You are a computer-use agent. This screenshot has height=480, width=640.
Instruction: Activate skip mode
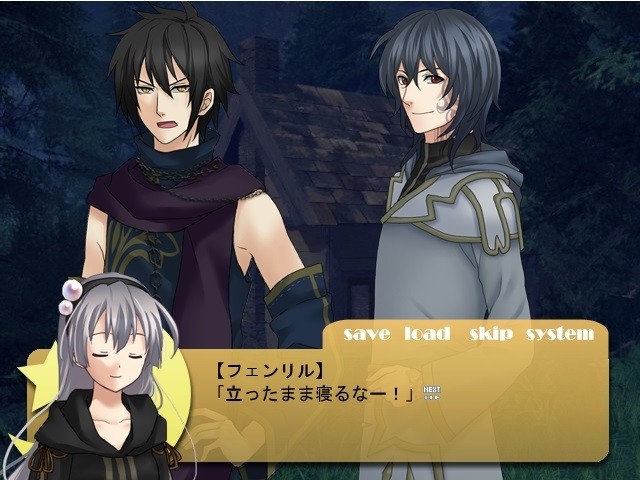pyautogui.click(x=490, y=335)
